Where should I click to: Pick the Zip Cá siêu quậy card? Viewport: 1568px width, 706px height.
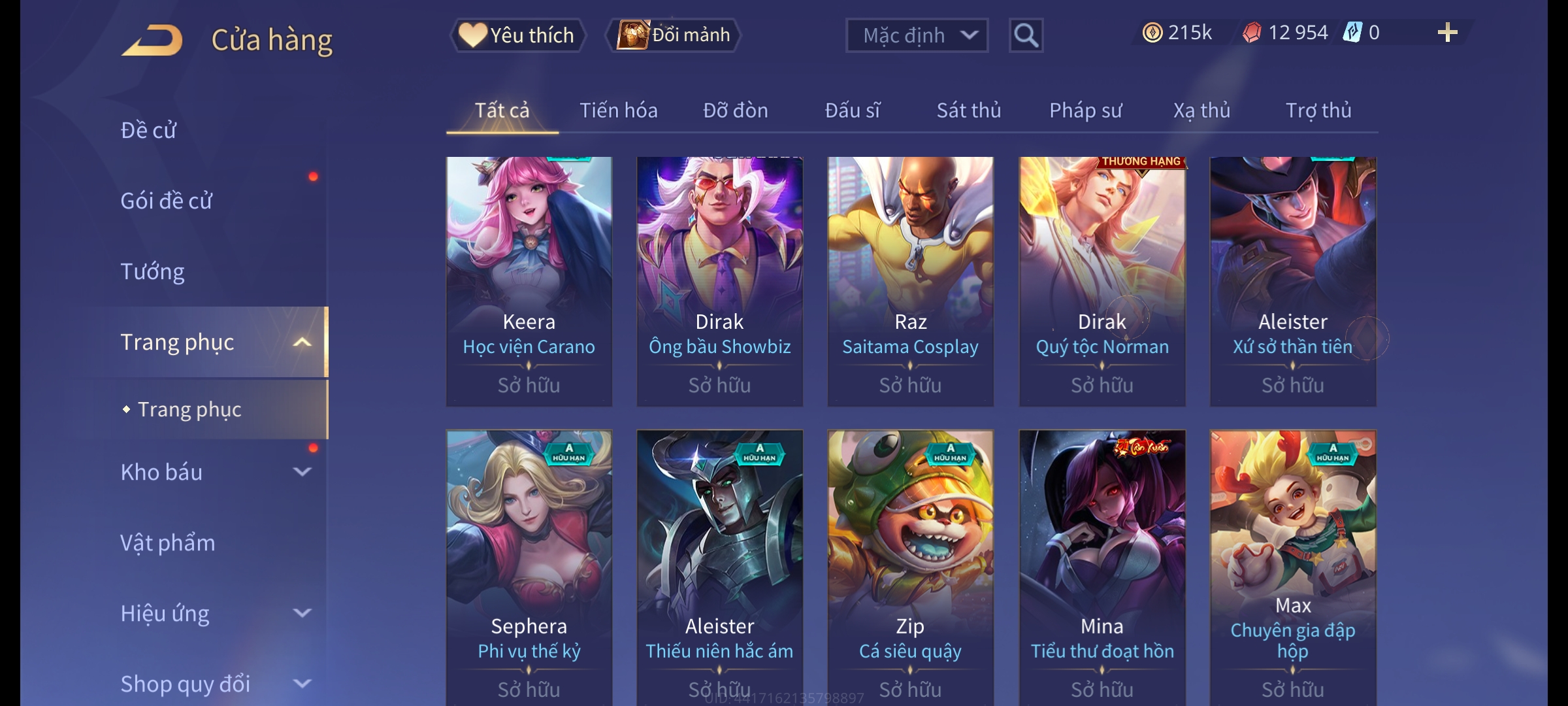click(911, 565)
